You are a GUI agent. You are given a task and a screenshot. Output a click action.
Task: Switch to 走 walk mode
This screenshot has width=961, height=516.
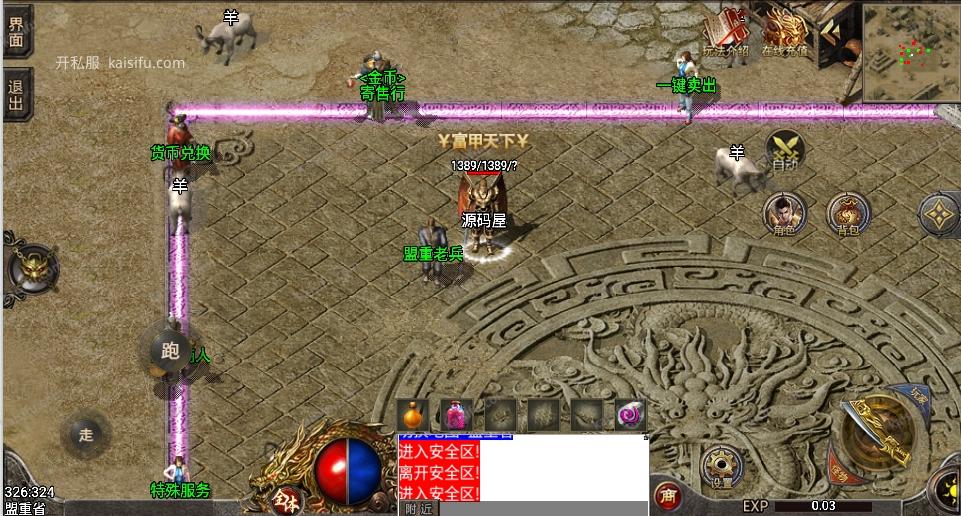(86, 434)
